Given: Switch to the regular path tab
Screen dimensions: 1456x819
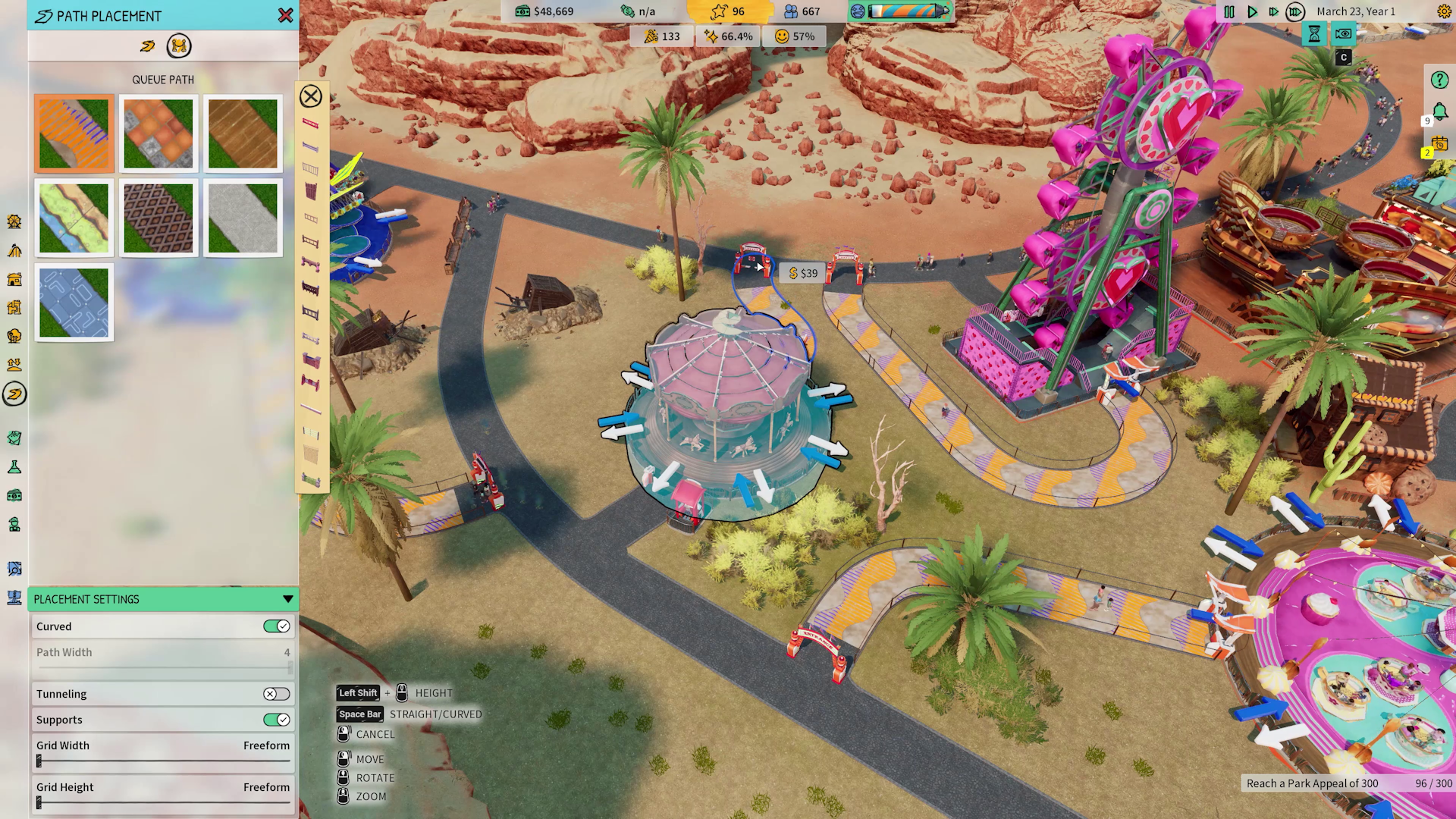Looking at the screenshot, I should pyautogui.click(x=148, y=46).
